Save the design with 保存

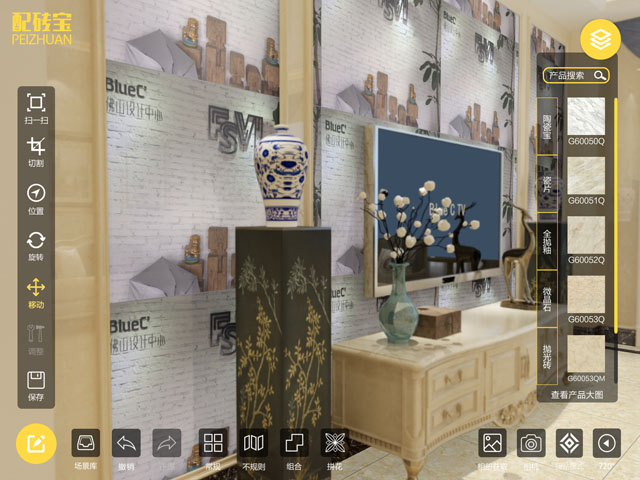click(36, 385)
